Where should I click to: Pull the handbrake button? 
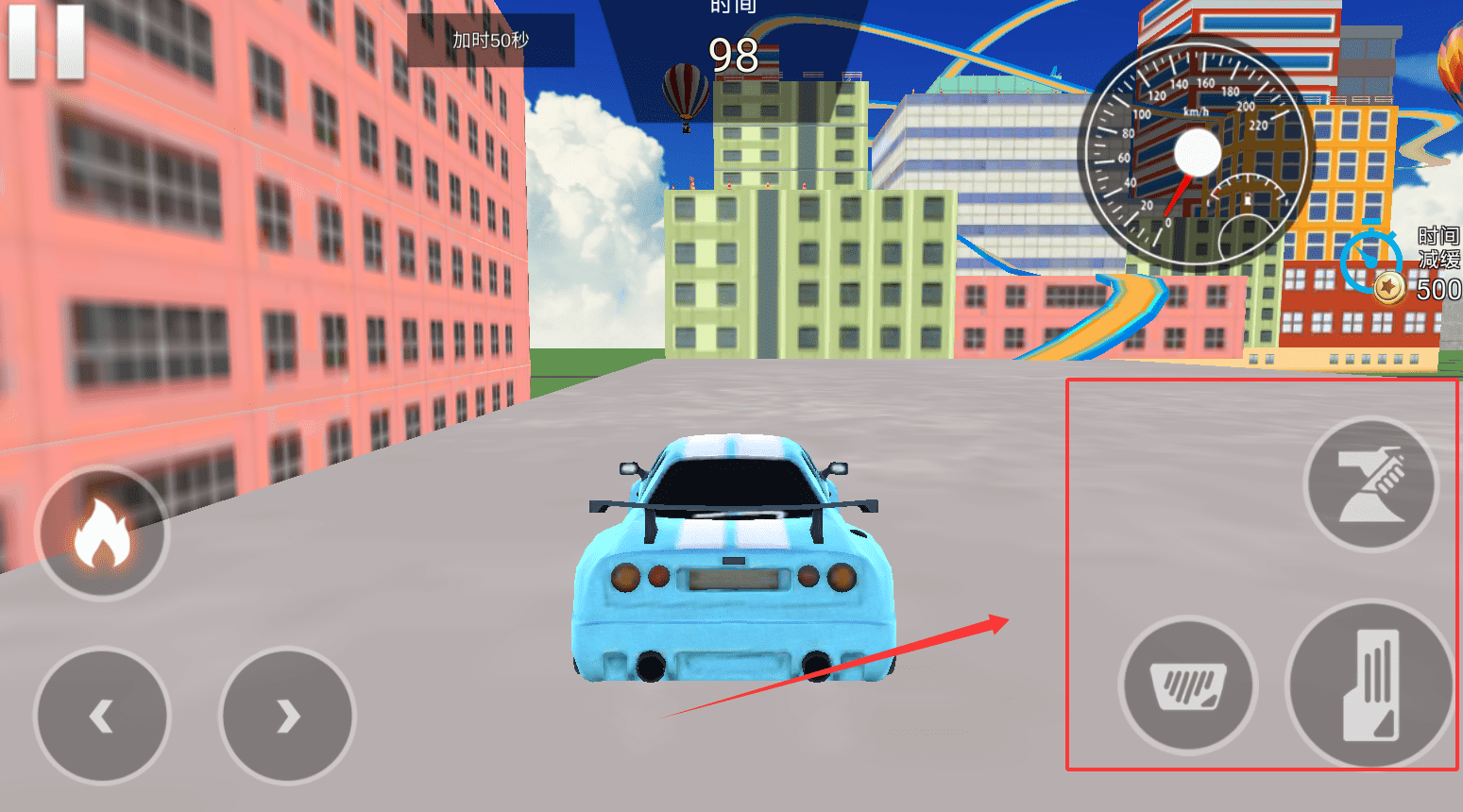click(1370, 484)
